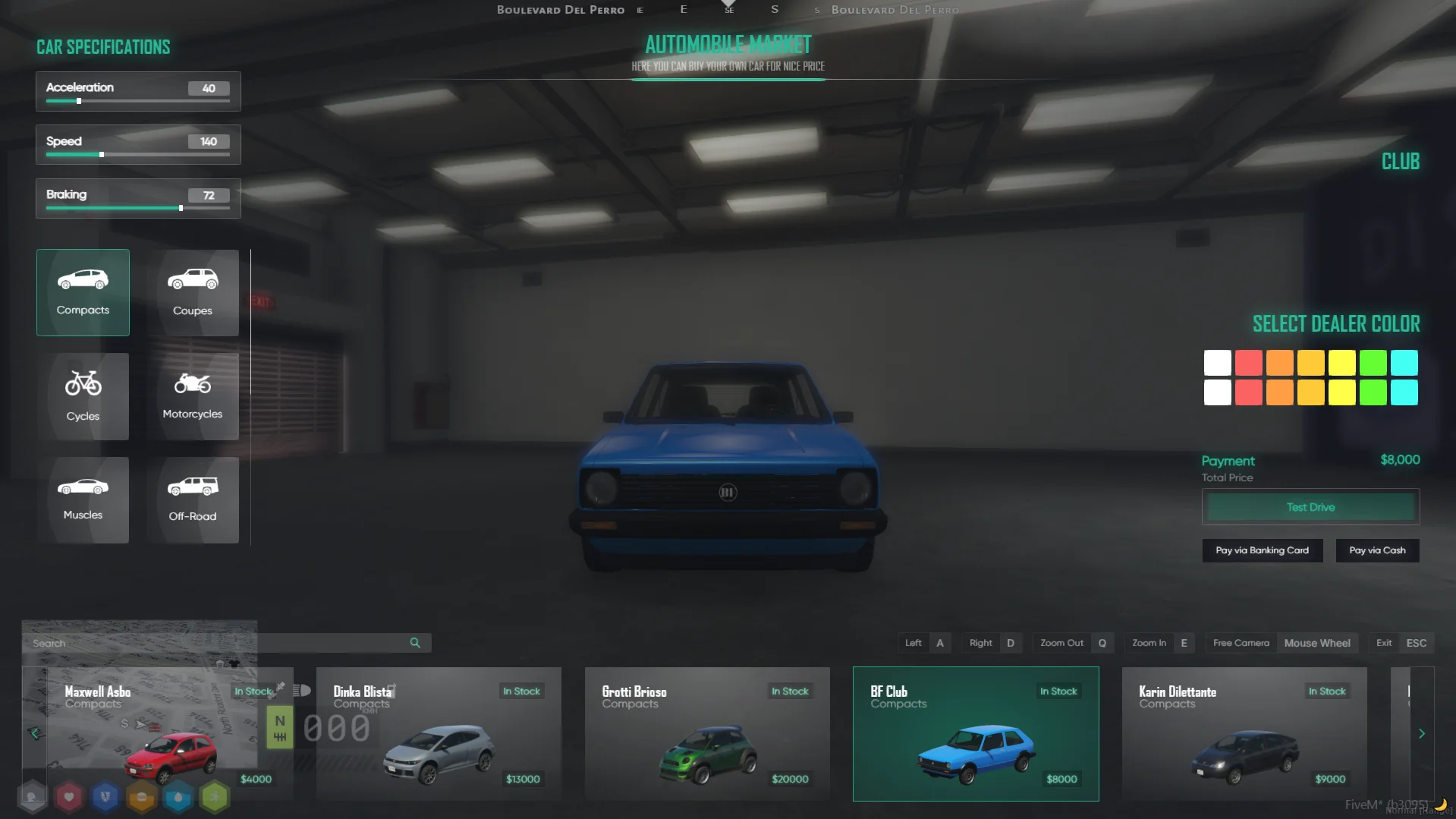Select the BF Club car card
This screenshot has height=819, width=1456.
coord(976,733)
